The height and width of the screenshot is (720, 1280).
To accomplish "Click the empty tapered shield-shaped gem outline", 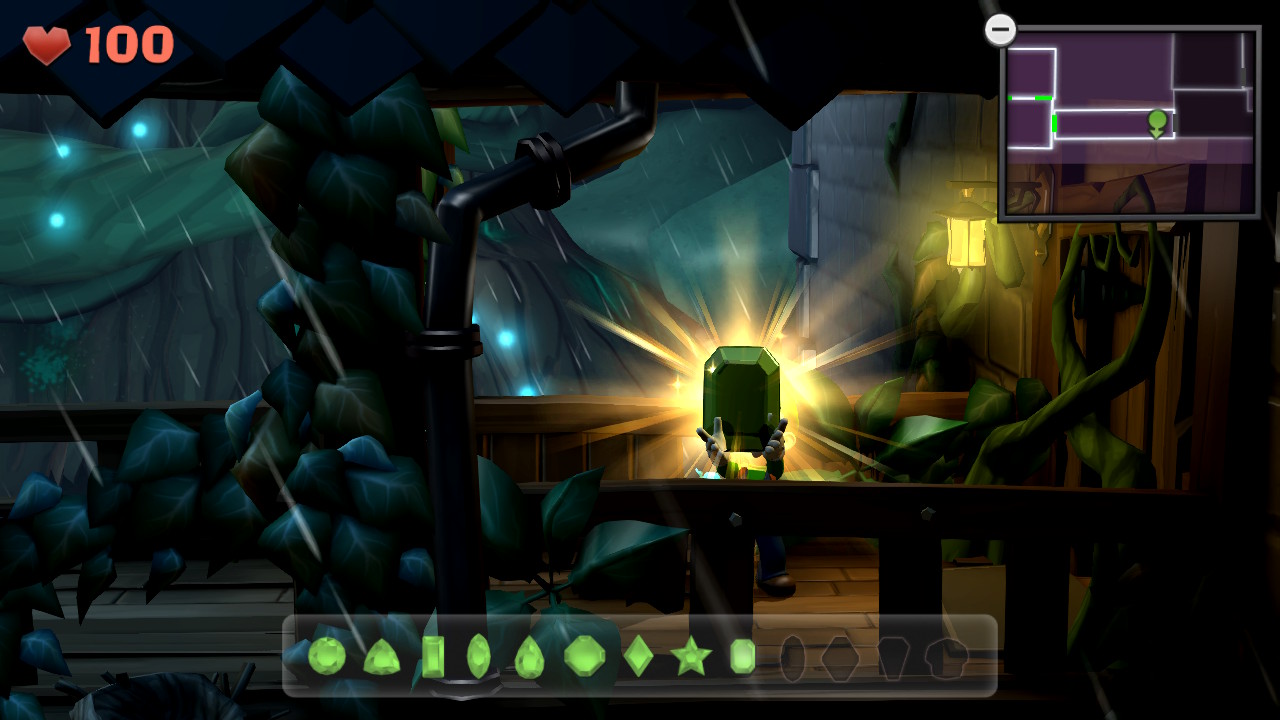I will tap(892, 658).
